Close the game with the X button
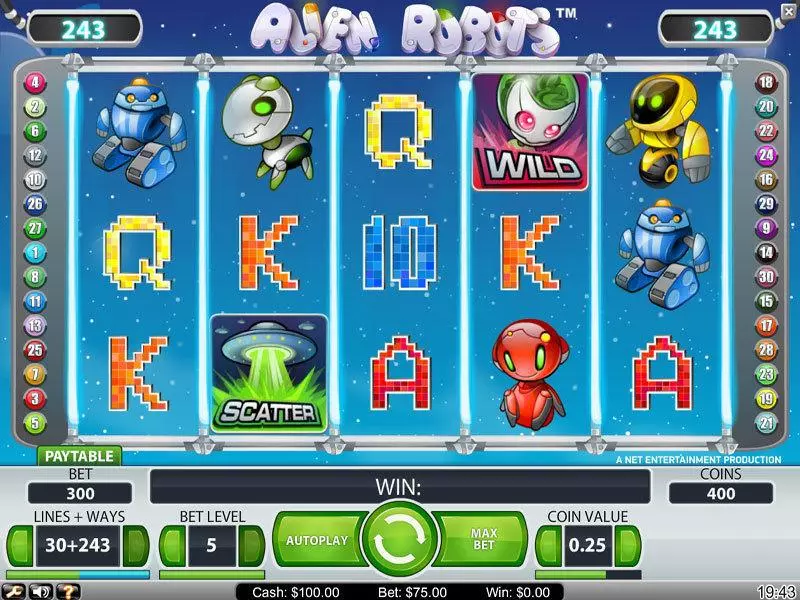This screenshot has height=600, width=800. (x=788, y=12)
